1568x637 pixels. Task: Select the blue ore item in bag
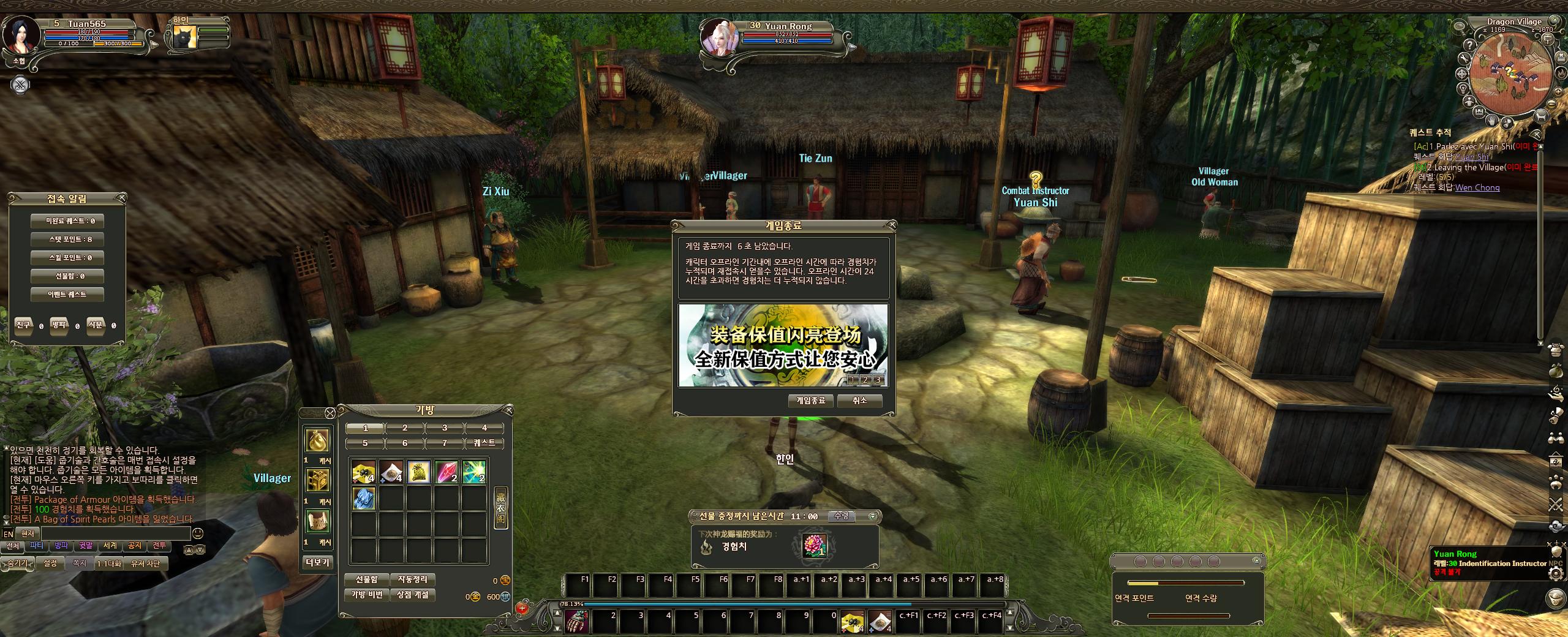click(364, 499)
